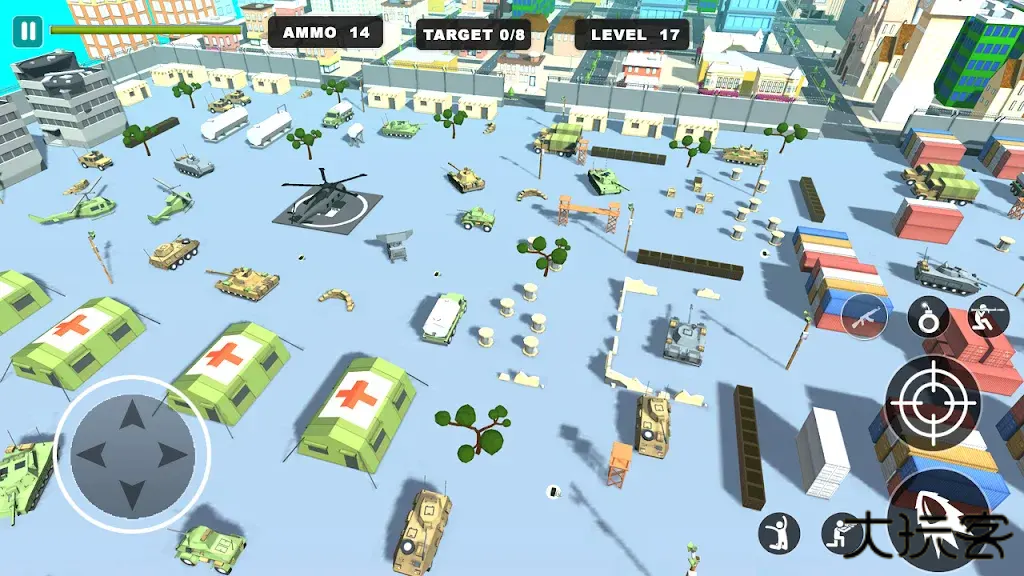
Task: Tap the jumping stickman icon
Action: (779, 533)
